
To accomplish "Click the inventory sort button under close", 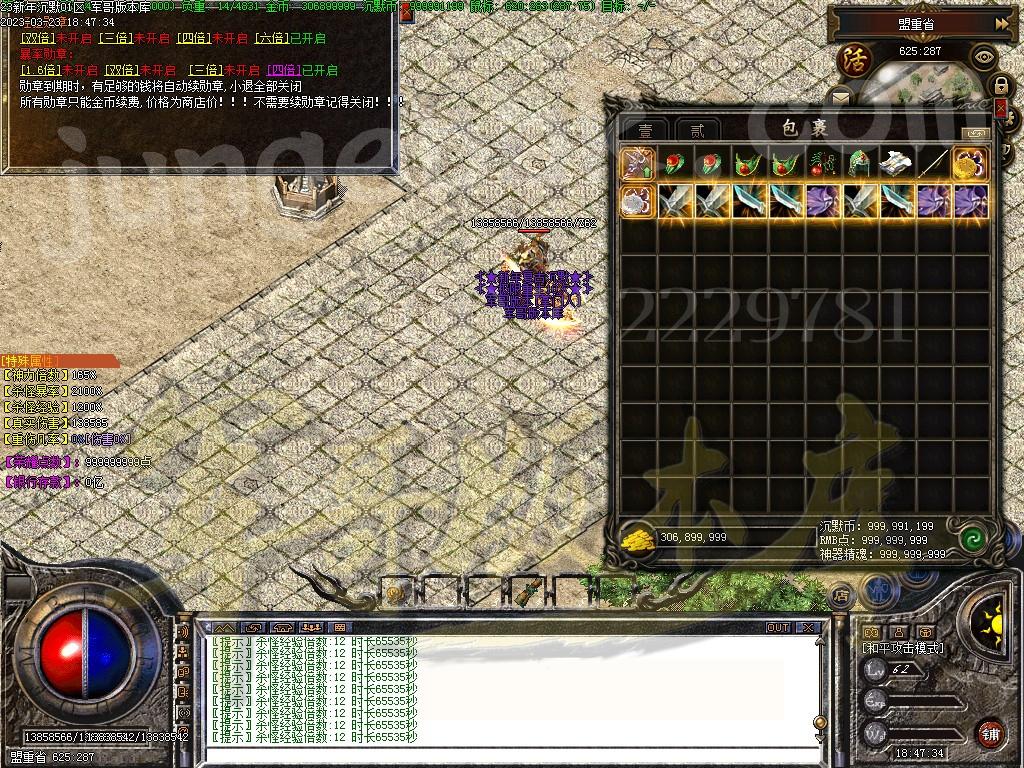I will point(975,133).
